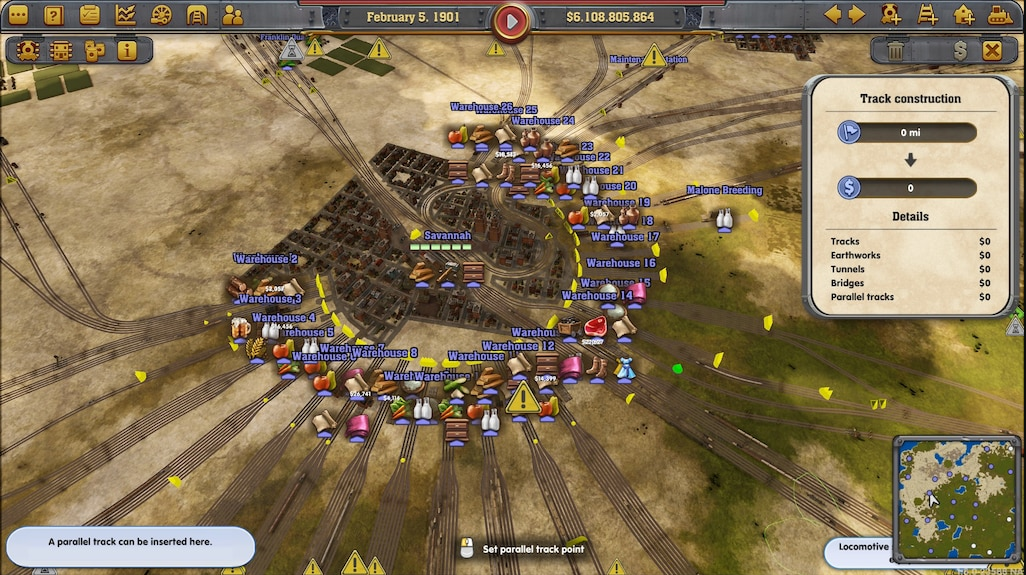Image resolution: width=1026 pixels, height=575 pixels.
Task: Toggle the locomotive gear overlay filter
Action: 28,50
